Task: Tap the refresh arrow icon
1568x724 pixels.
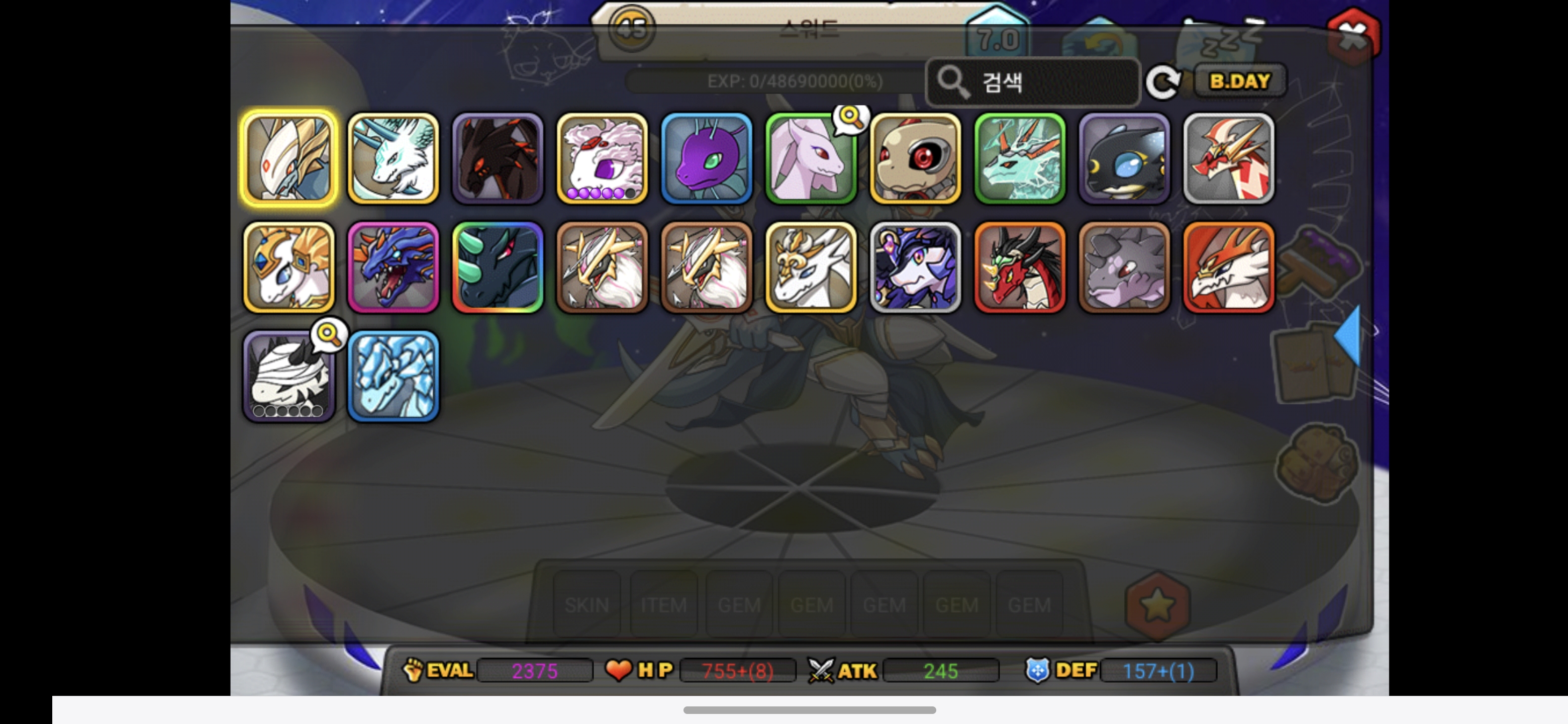Action: click(1162, 82)
